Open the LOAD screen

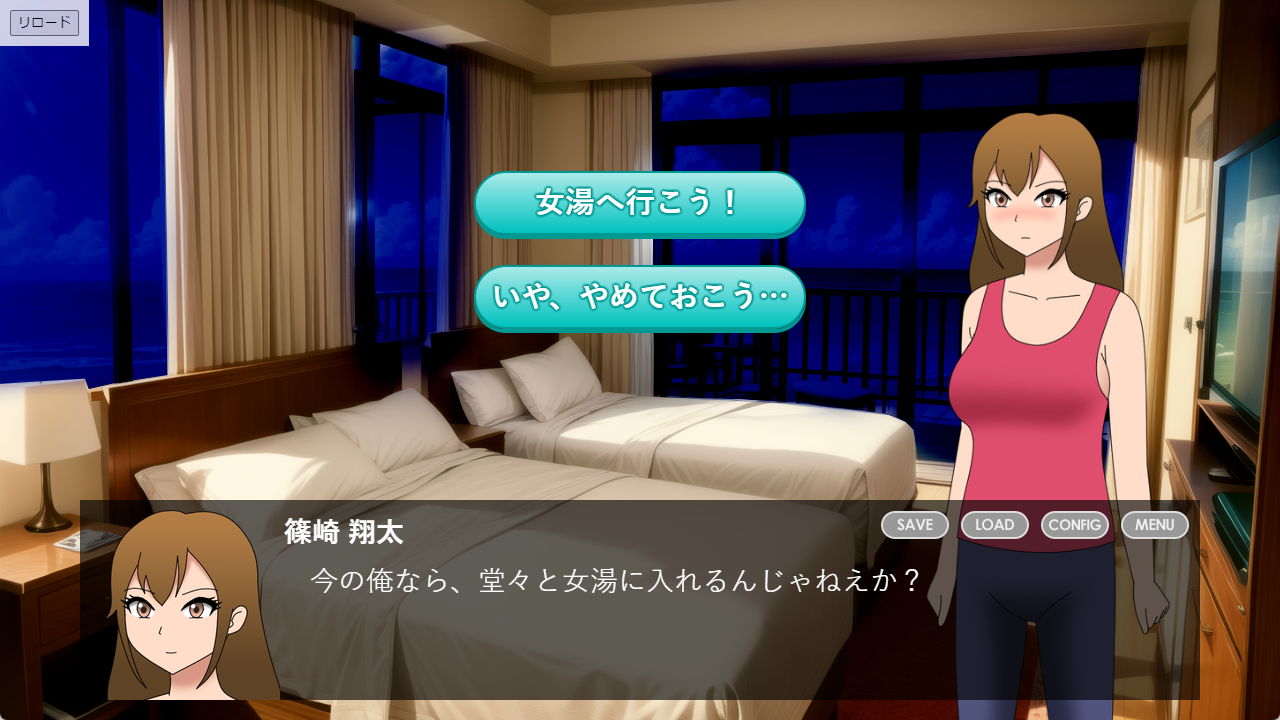pos(994,525)
